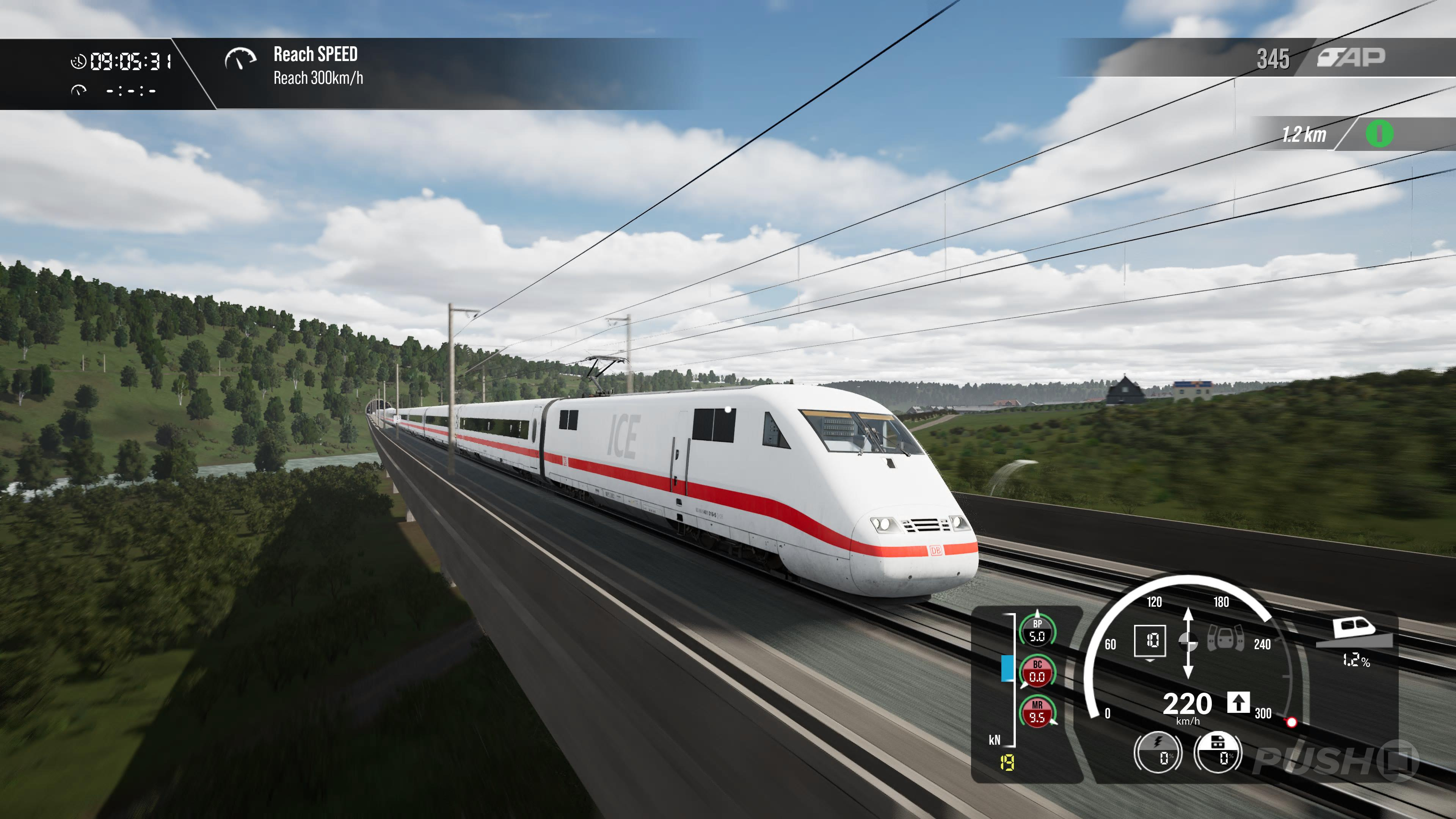1456x819 pixels.
Task: Click the train brake percentage gauge
Action: 1218,752
